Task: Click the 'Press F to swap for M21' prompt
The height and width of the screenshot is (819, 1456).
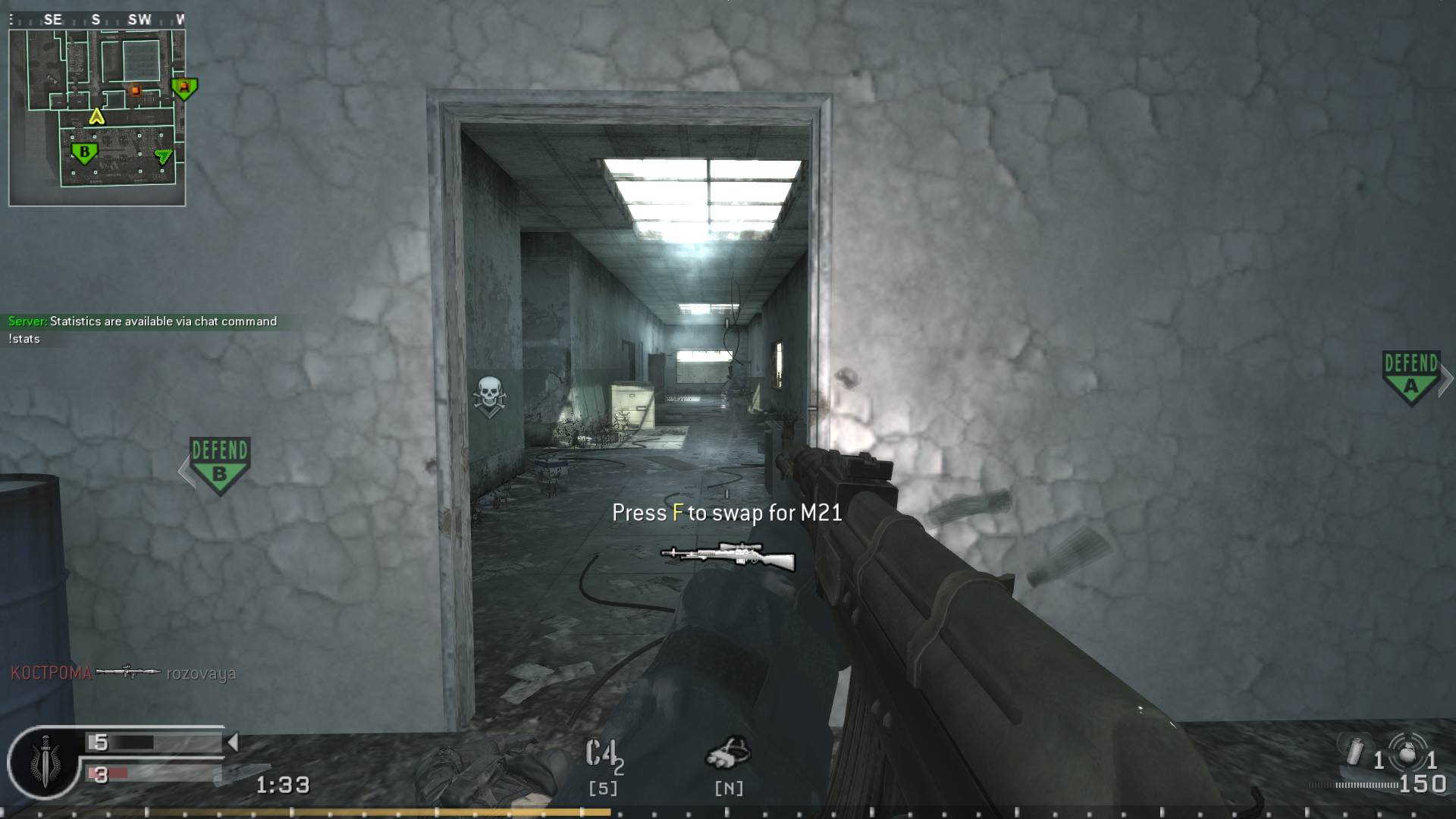Action: 726,513
